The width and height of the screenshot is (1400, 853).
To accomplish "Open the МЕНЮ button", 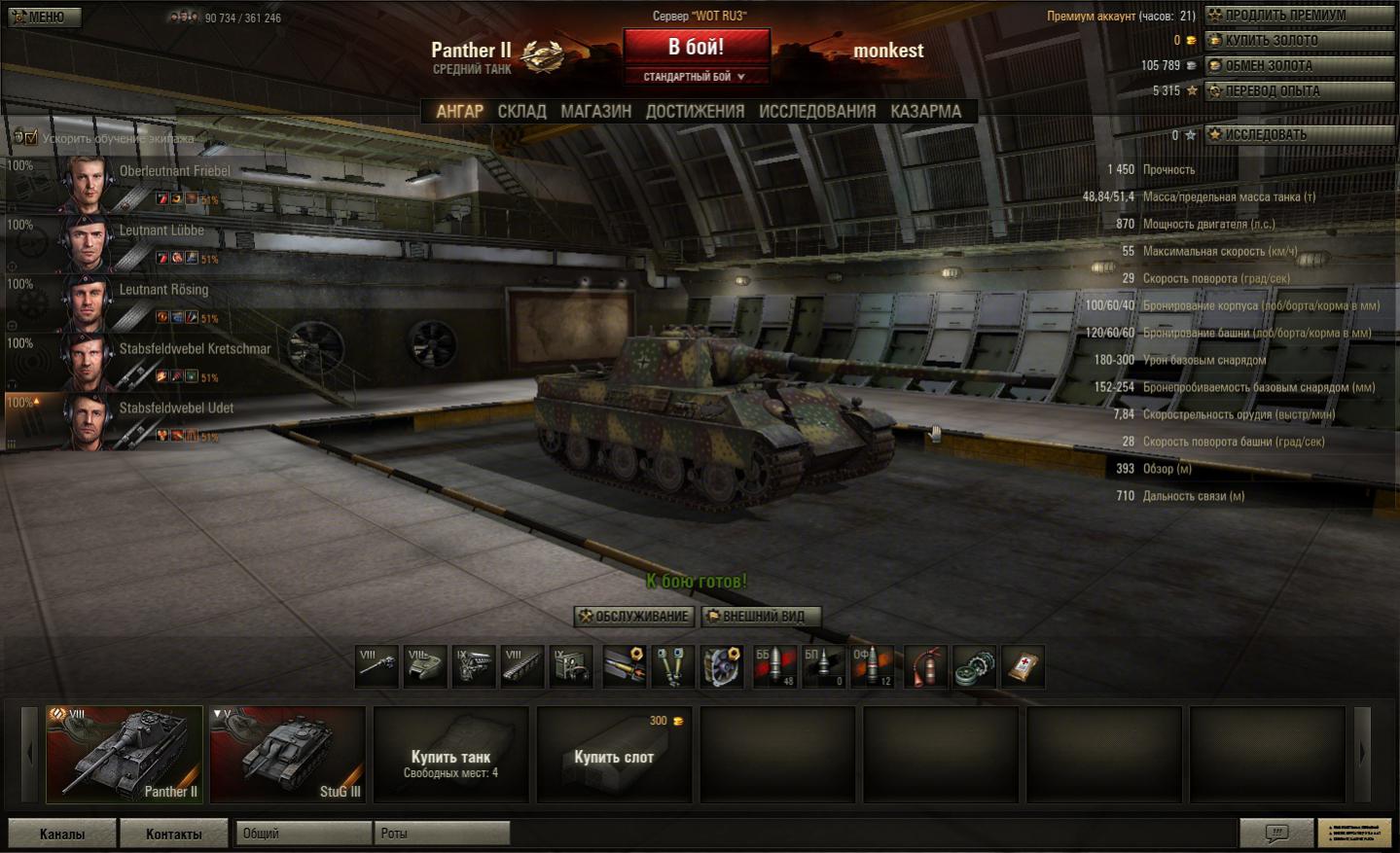I will click(x=45, y=17).
